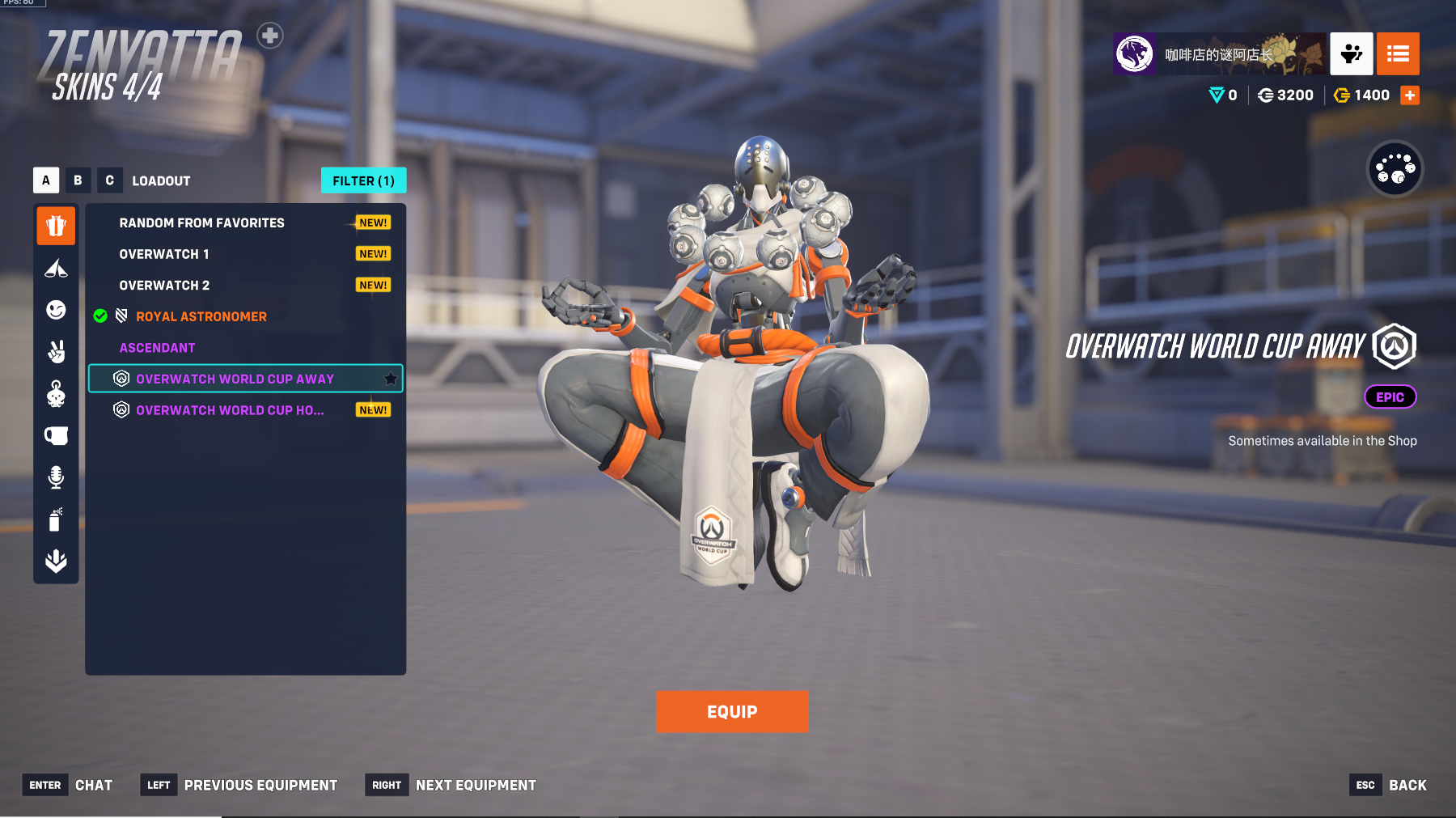This screenshot has width=1456, height=818.
Task: Open the emotes smiley face category
Action: click(56, 310)
